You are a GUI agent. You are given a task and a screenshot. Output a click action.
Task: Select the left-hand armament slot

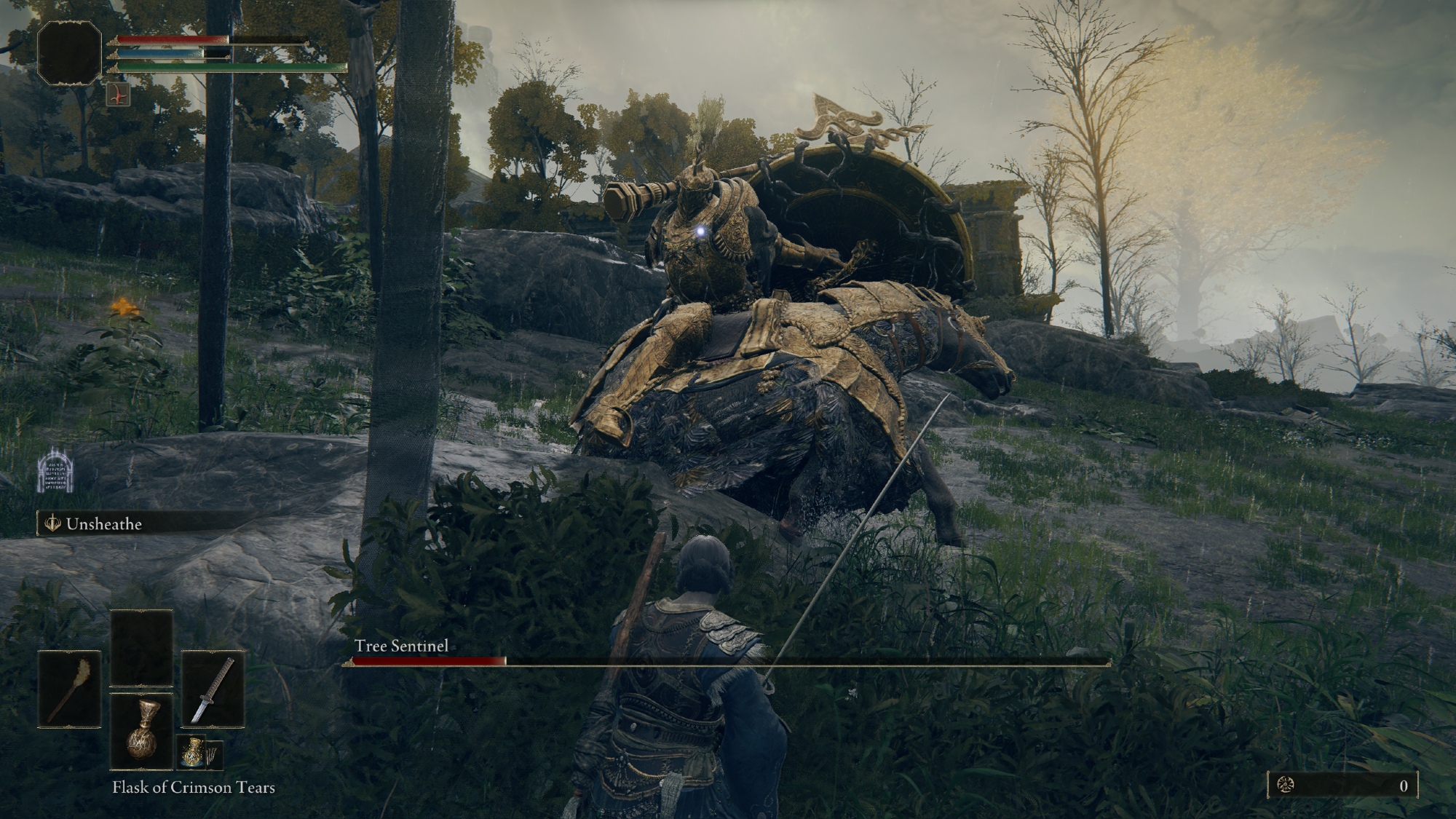point(70,689)
